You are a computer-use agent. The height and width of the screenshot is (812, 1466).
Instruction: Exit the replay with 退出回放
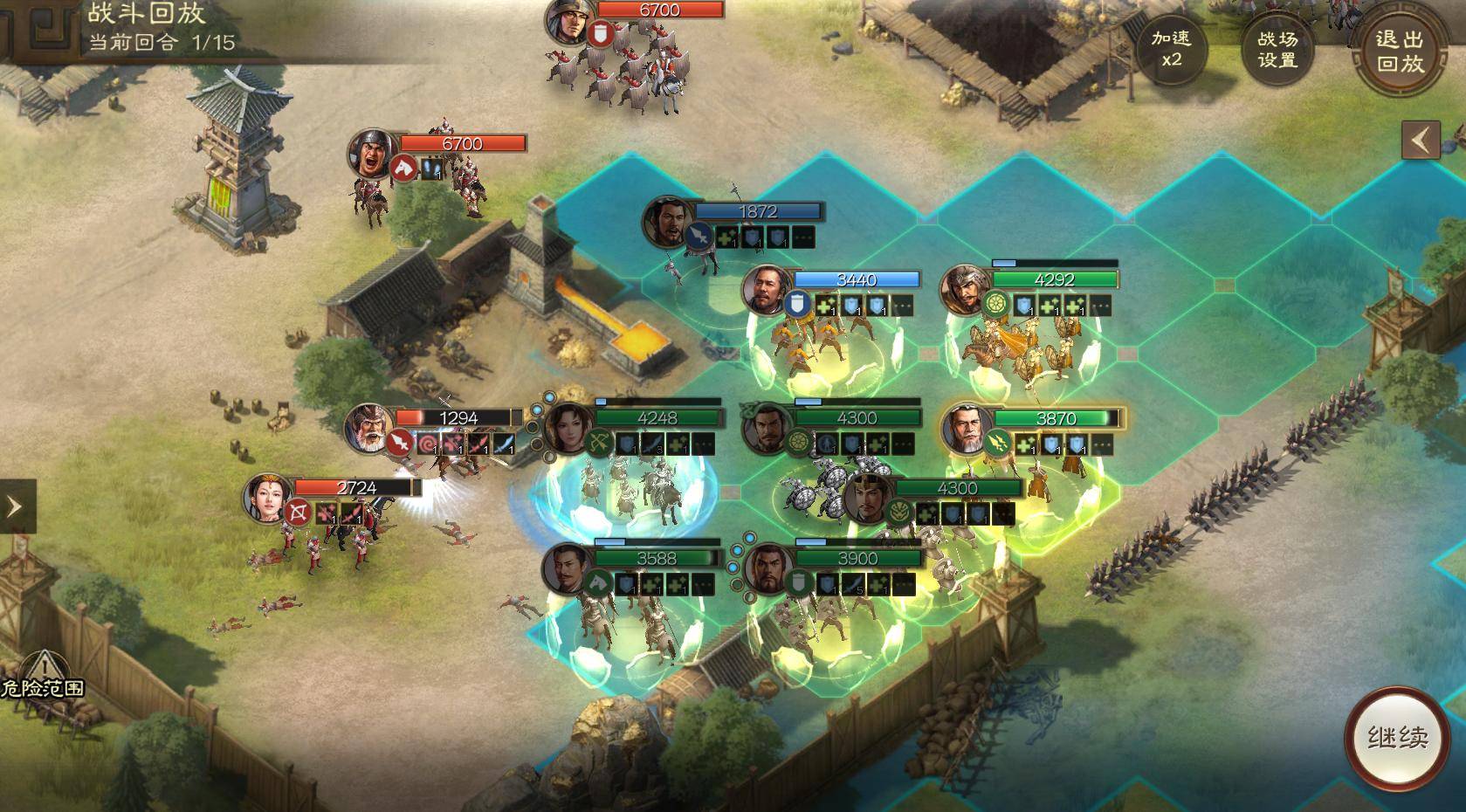pyautogui.click(x=1399, y=51)
